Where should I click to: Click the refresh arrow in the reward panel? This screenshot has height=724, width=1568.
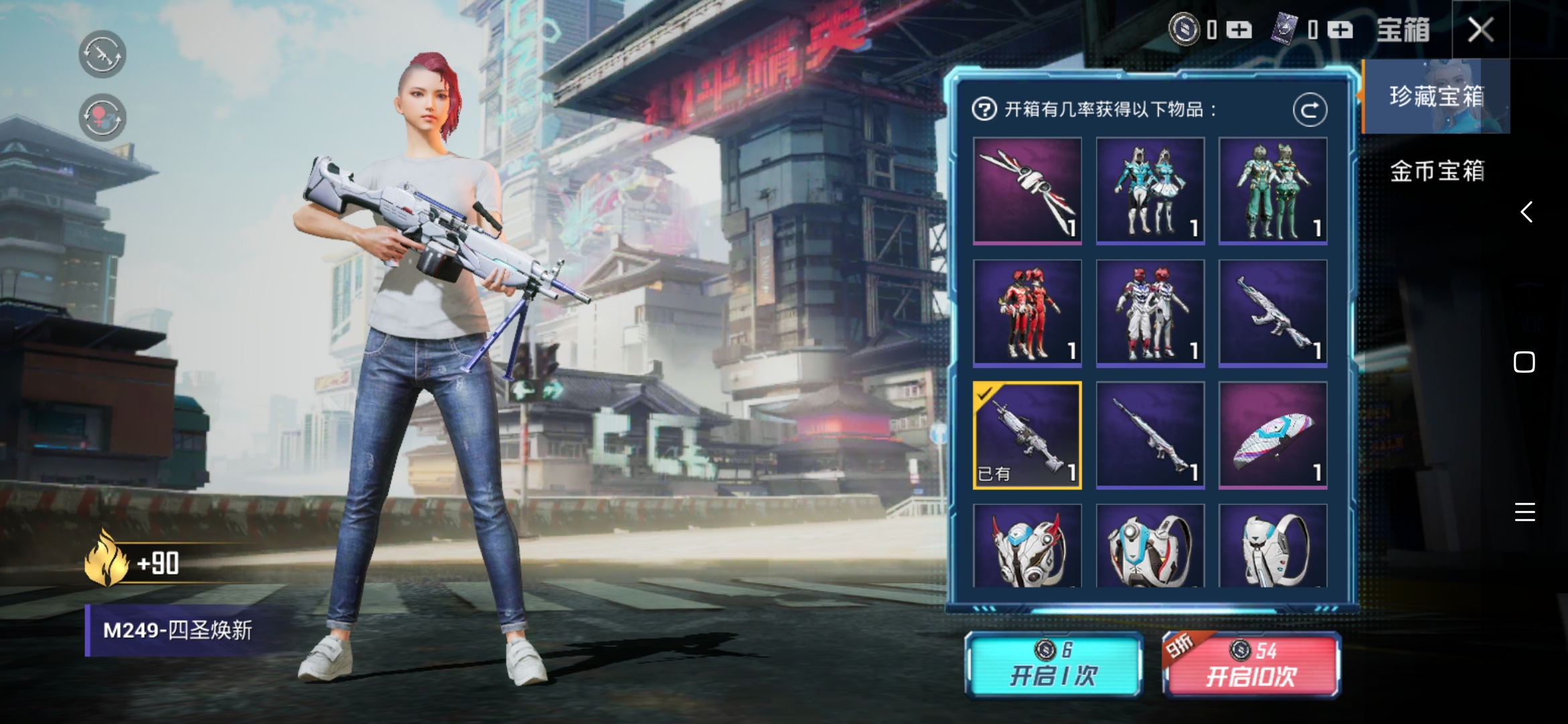click(x=1309, y=110)
